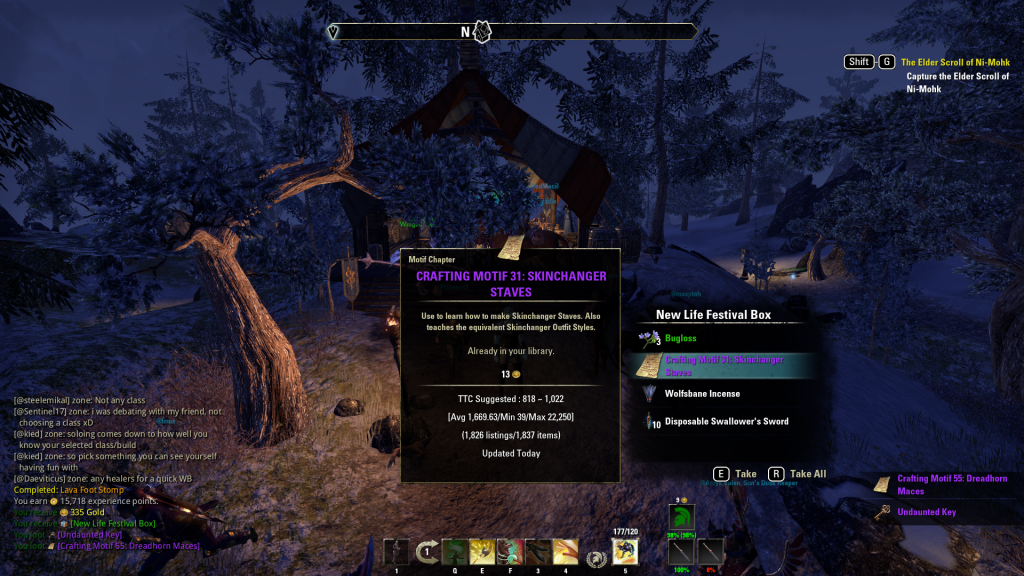Open the Elder Scroll of Ni-Mohk quest tracker
This screenshot has height=576, width=1024.
click(x=955, y=62)
